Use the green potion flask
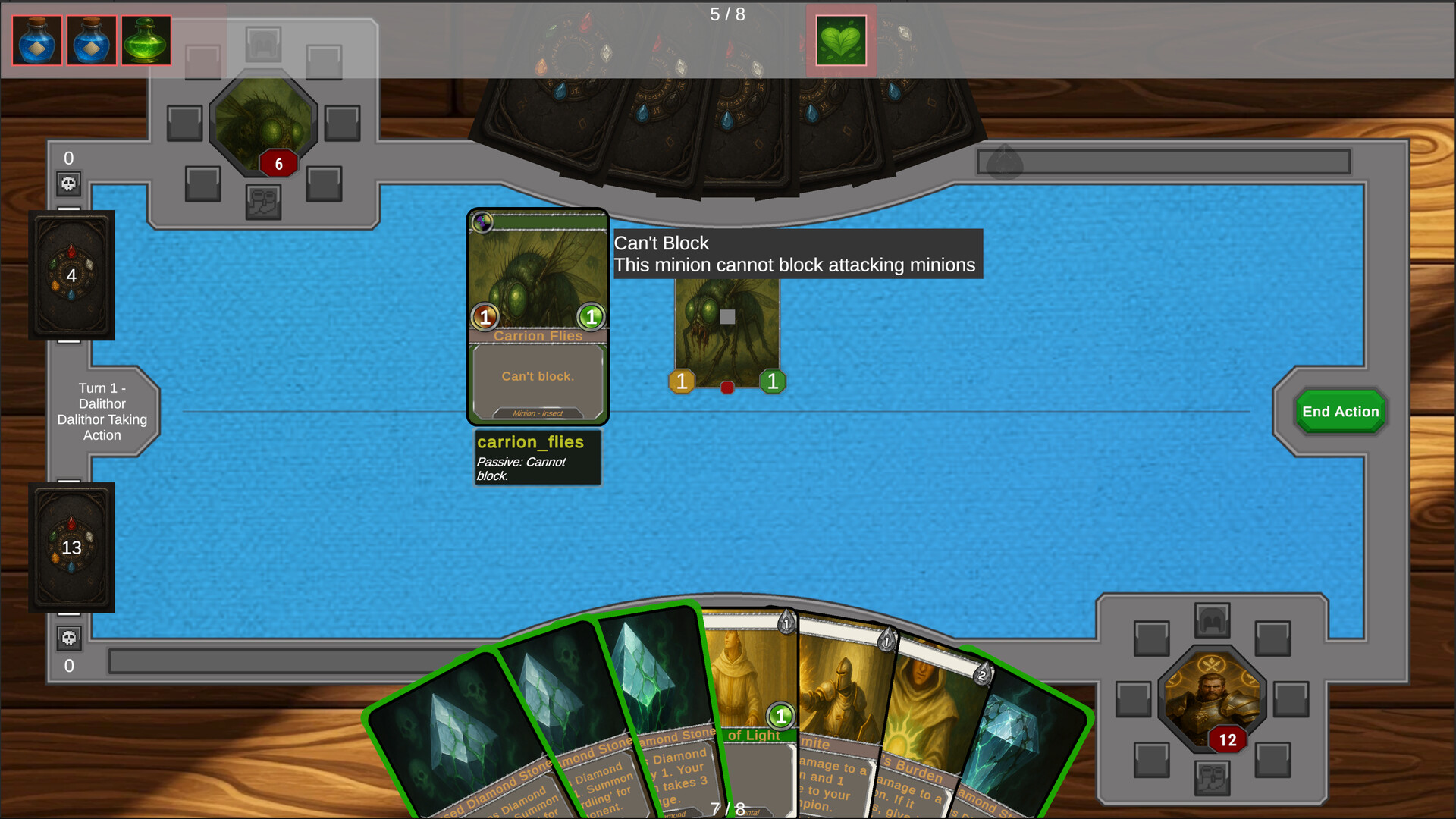The image size is (1456, 819). (146, 40)
